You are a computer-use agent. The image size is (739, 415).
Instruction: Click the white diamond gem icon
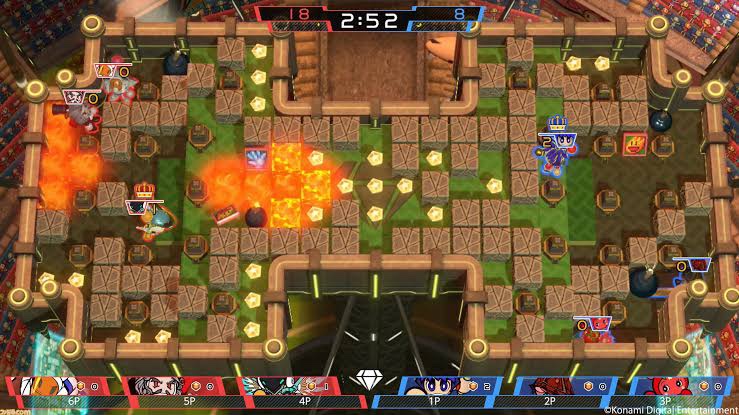[369, 382]
